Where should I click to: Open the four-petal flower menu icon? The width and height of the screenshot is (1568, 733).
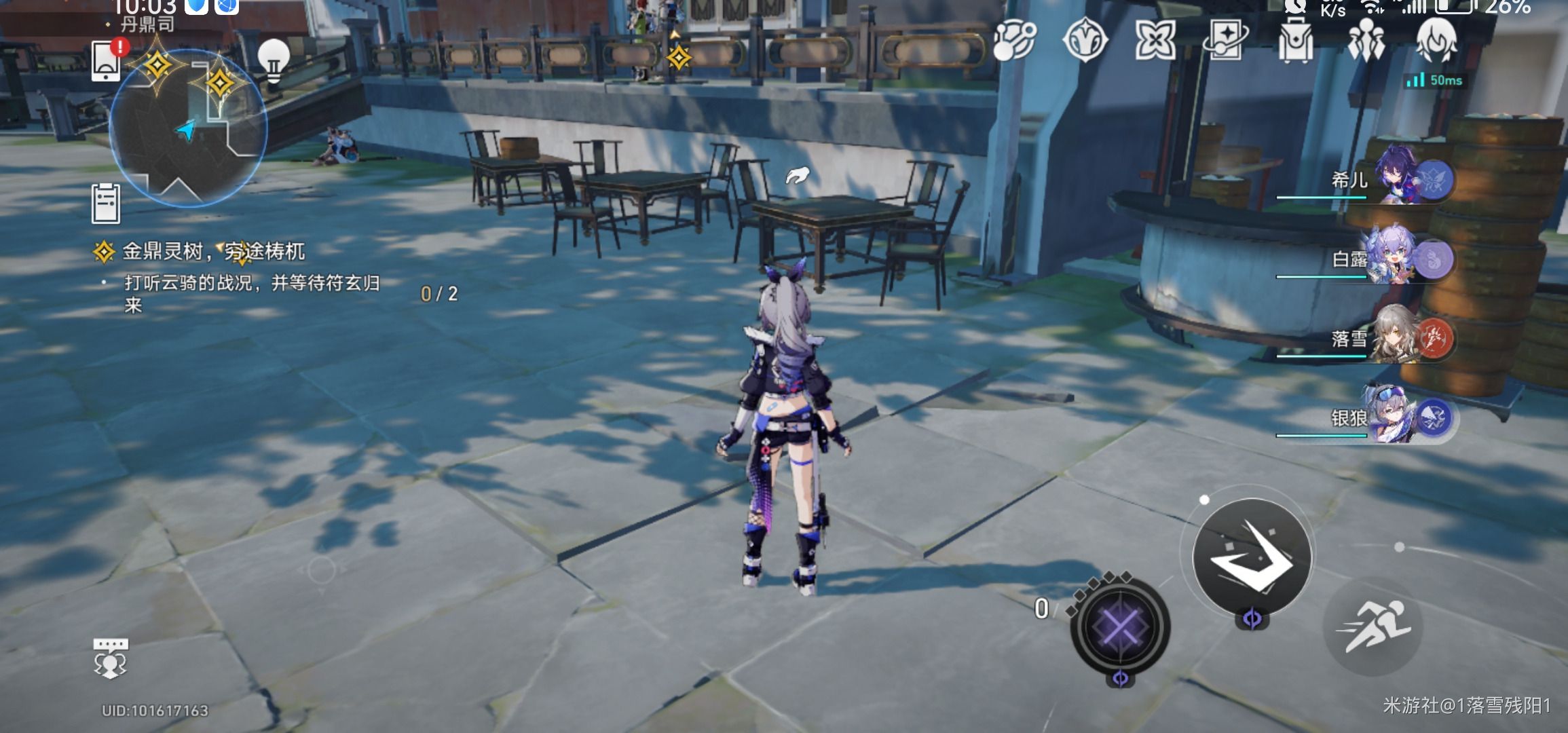pyautogui.click(x=1155, y=40)
